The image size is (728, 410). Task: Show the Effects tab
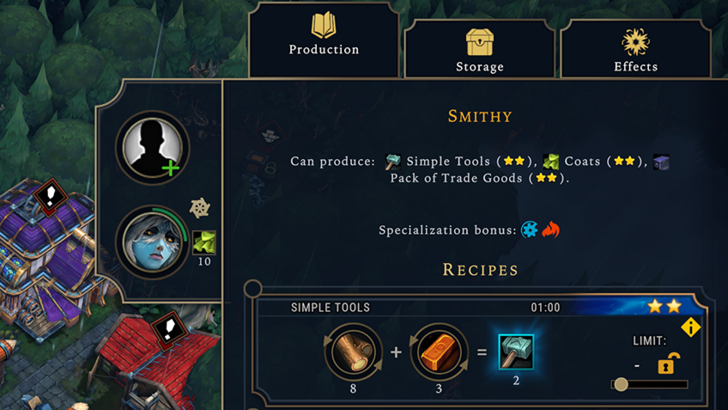click(635, 49)
